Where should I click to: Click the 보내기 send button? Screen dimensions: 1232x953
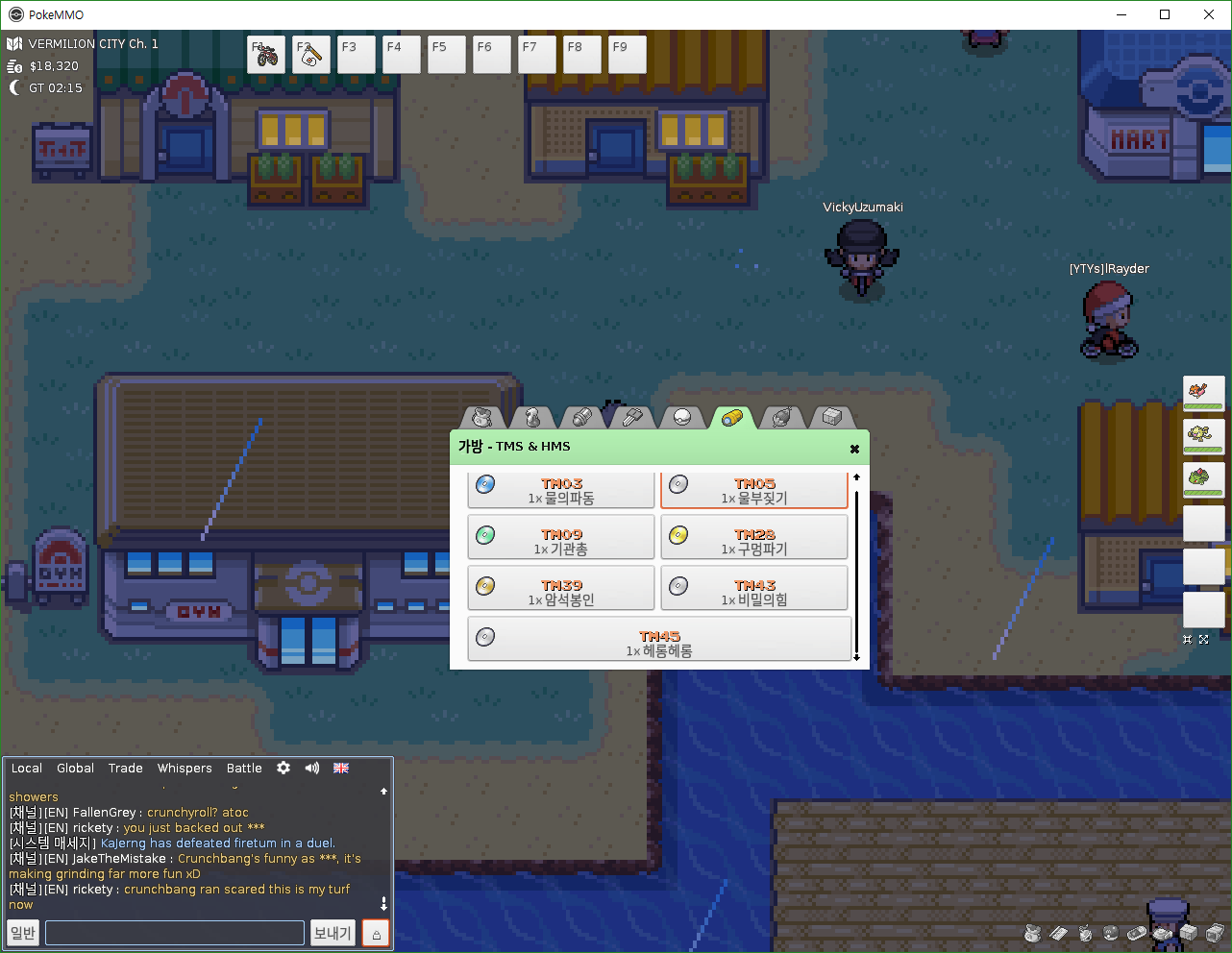click(x=333, y=933)
